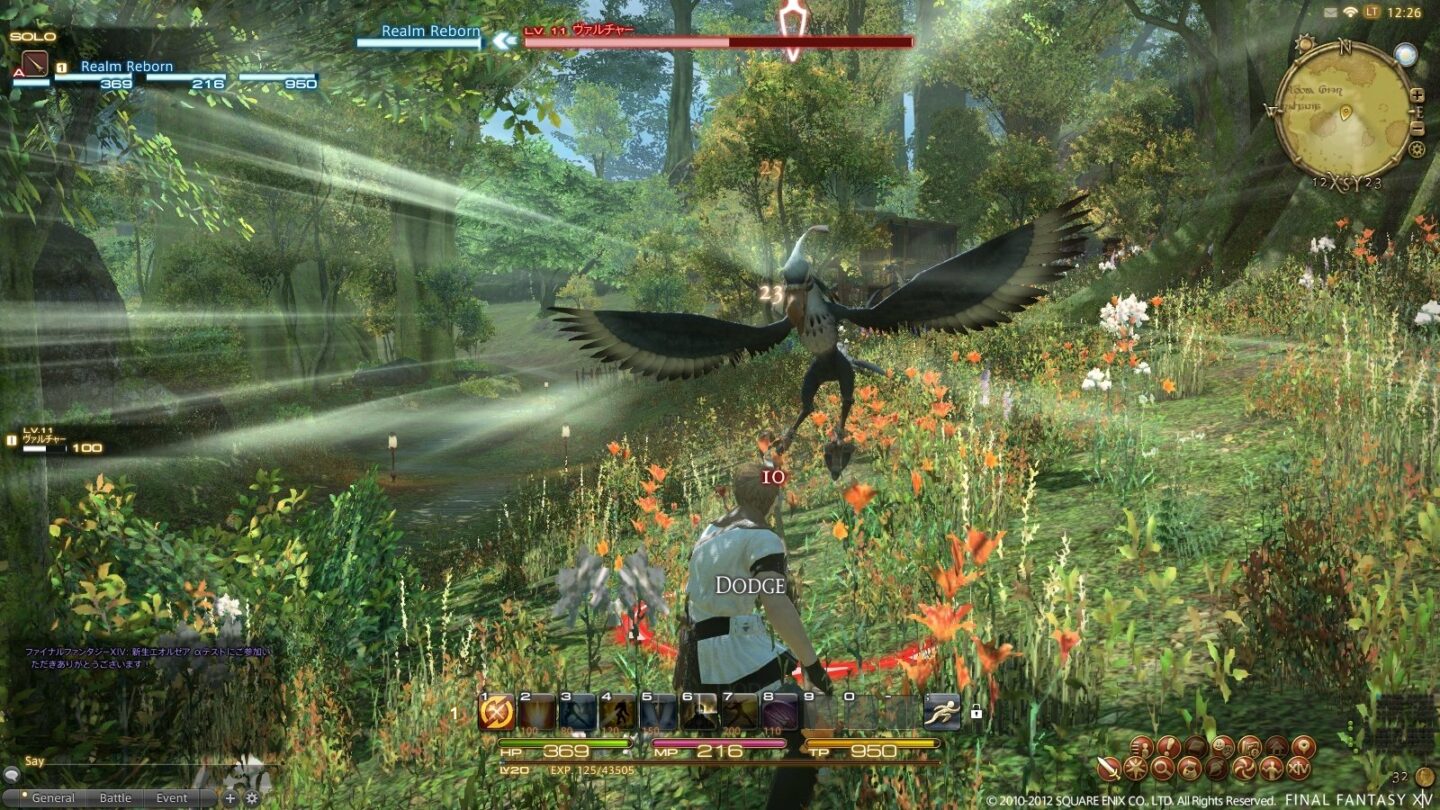Switch to the Battle chat tab
The image size is (1440, 810).
pyautogui.click(x=115, y=797)
